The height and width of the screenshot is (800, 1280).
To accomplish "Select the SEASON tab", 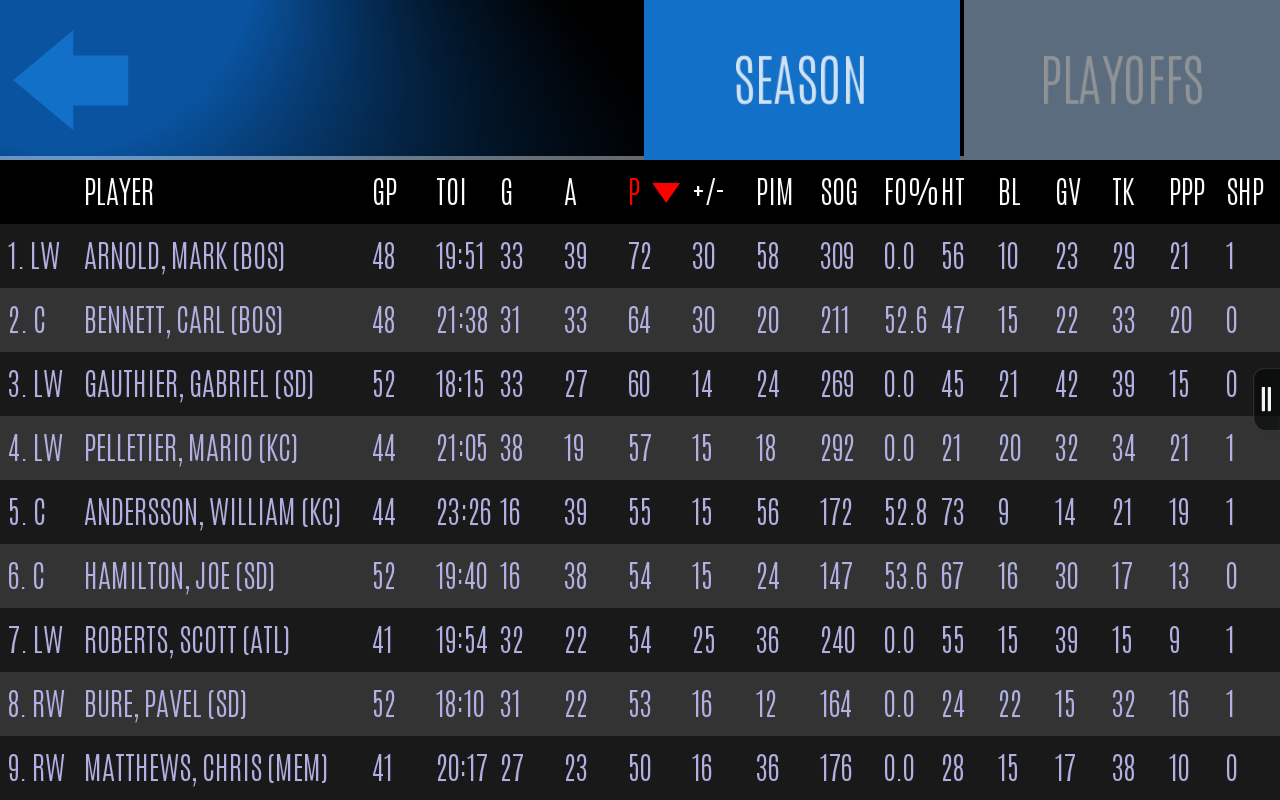I will click(x=802, y=77).
